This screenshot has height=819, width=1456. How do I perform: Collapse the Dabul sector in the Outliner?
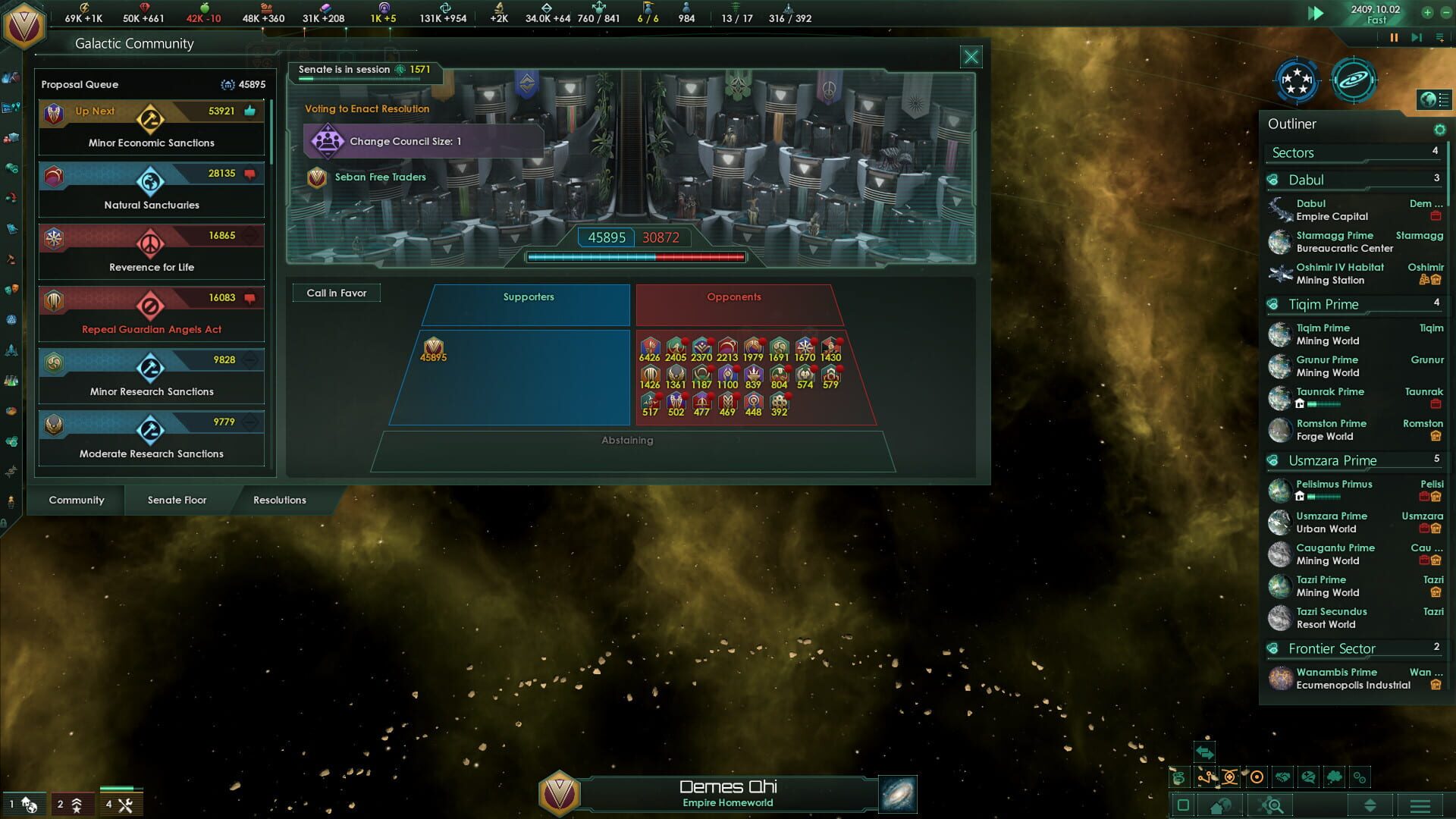(x=1304, y=180)
